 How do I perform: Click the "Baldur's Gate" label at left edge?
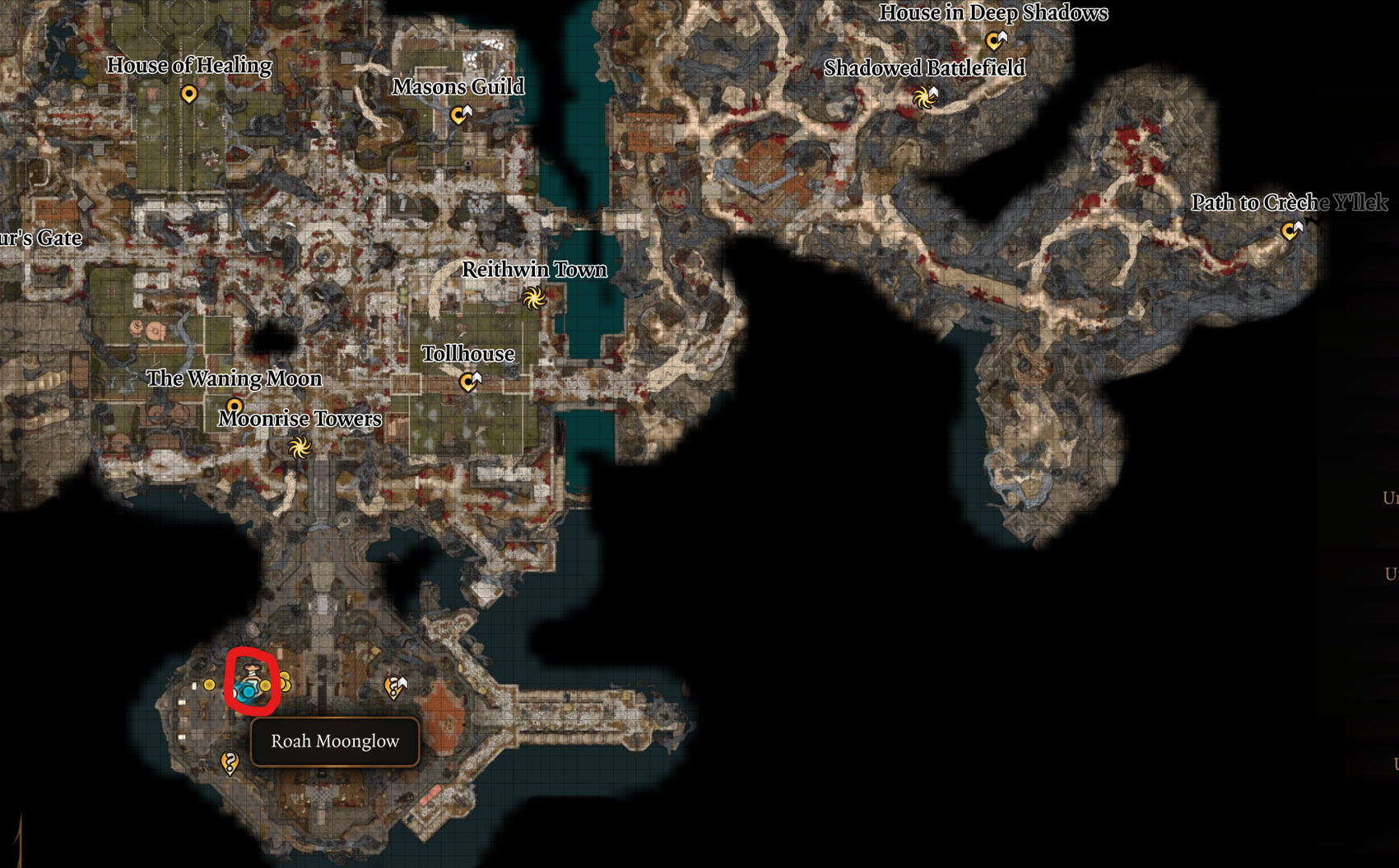pos(40,239)
